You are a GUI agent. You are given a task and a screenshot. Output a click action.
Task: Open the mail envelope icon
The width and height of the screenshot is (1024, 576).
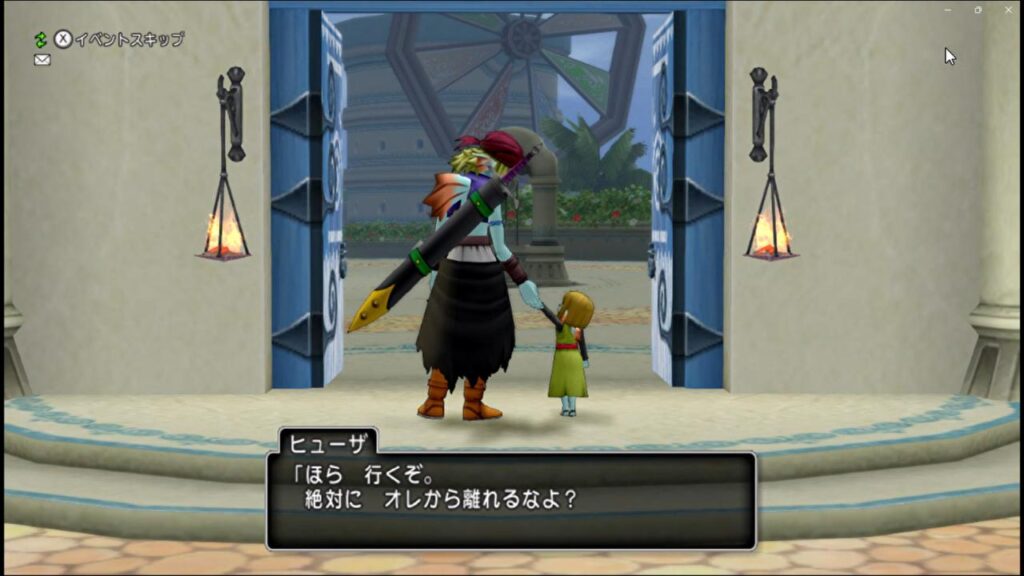click(x=42, y=60)
